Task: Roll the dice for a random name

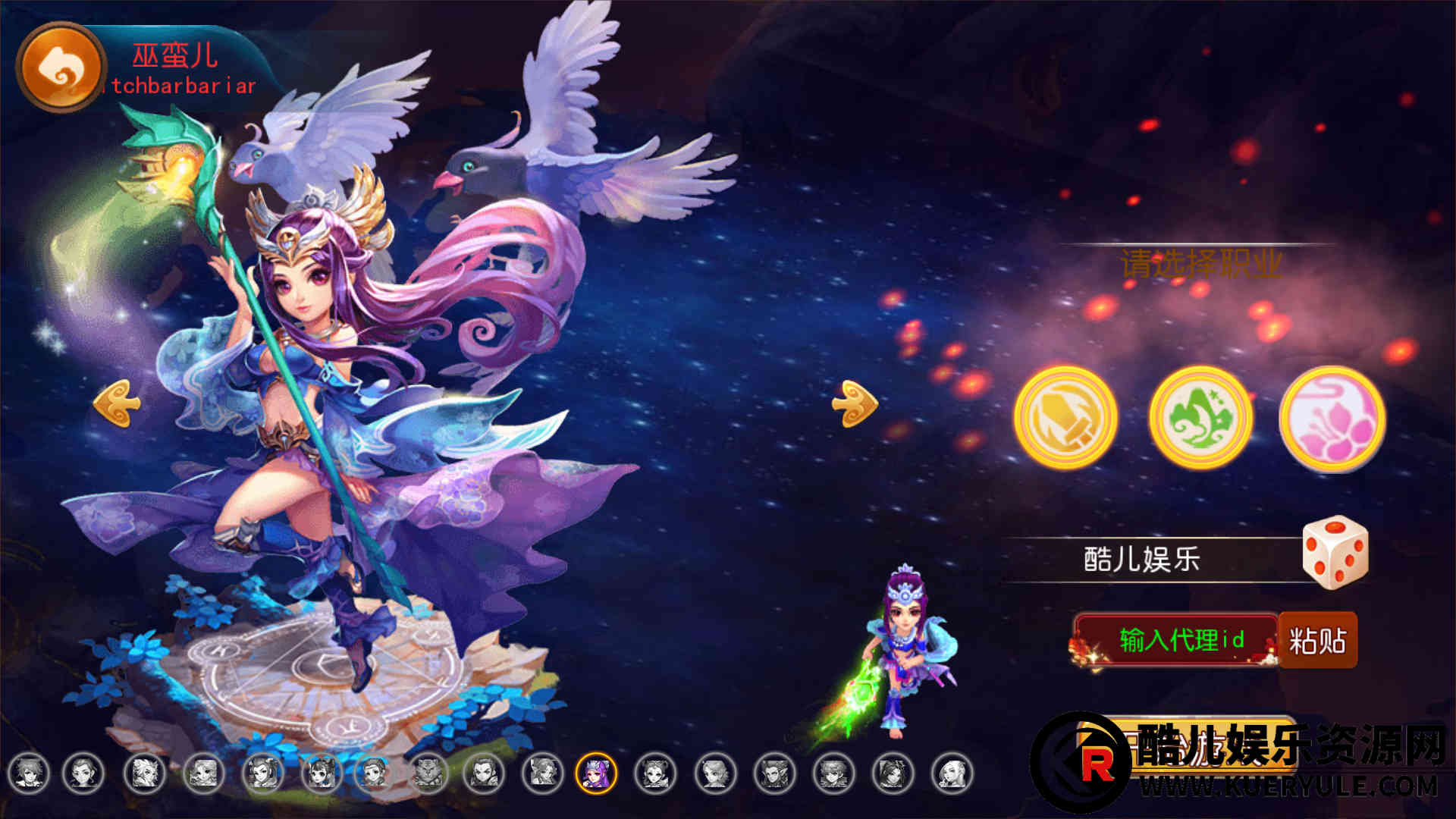Action: coord(1335,552)
